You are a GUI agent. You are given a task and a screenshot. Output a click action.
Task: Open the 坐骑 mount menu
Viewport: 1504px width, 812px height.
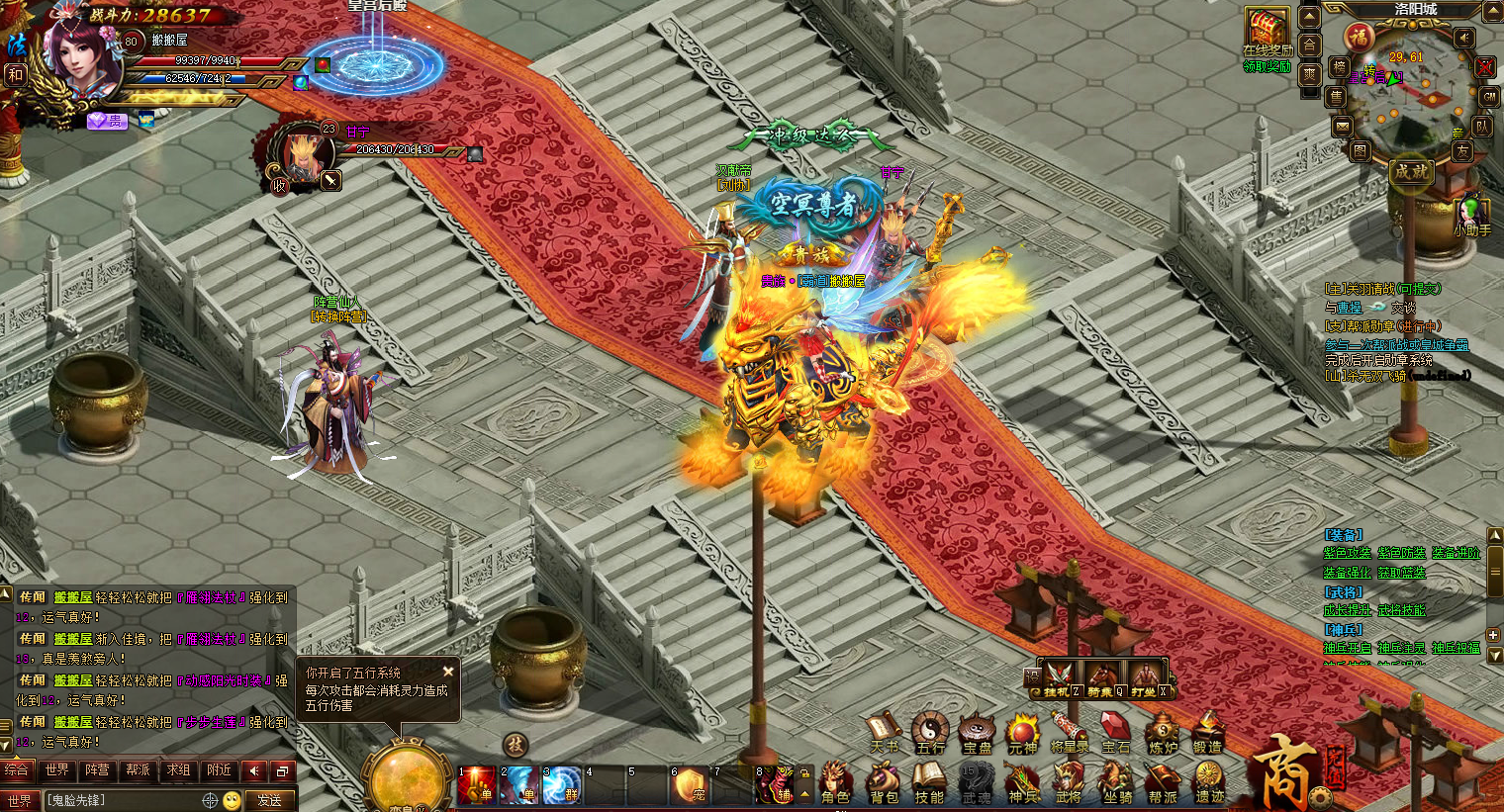click(1118, 781)
